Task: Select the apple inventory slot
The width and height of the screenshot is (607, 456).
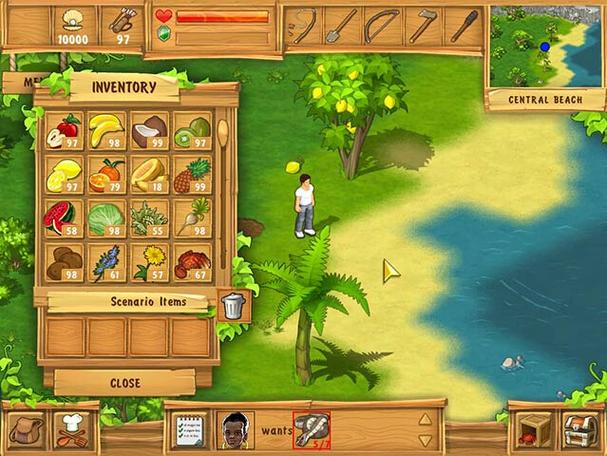Action: (66, 131)
